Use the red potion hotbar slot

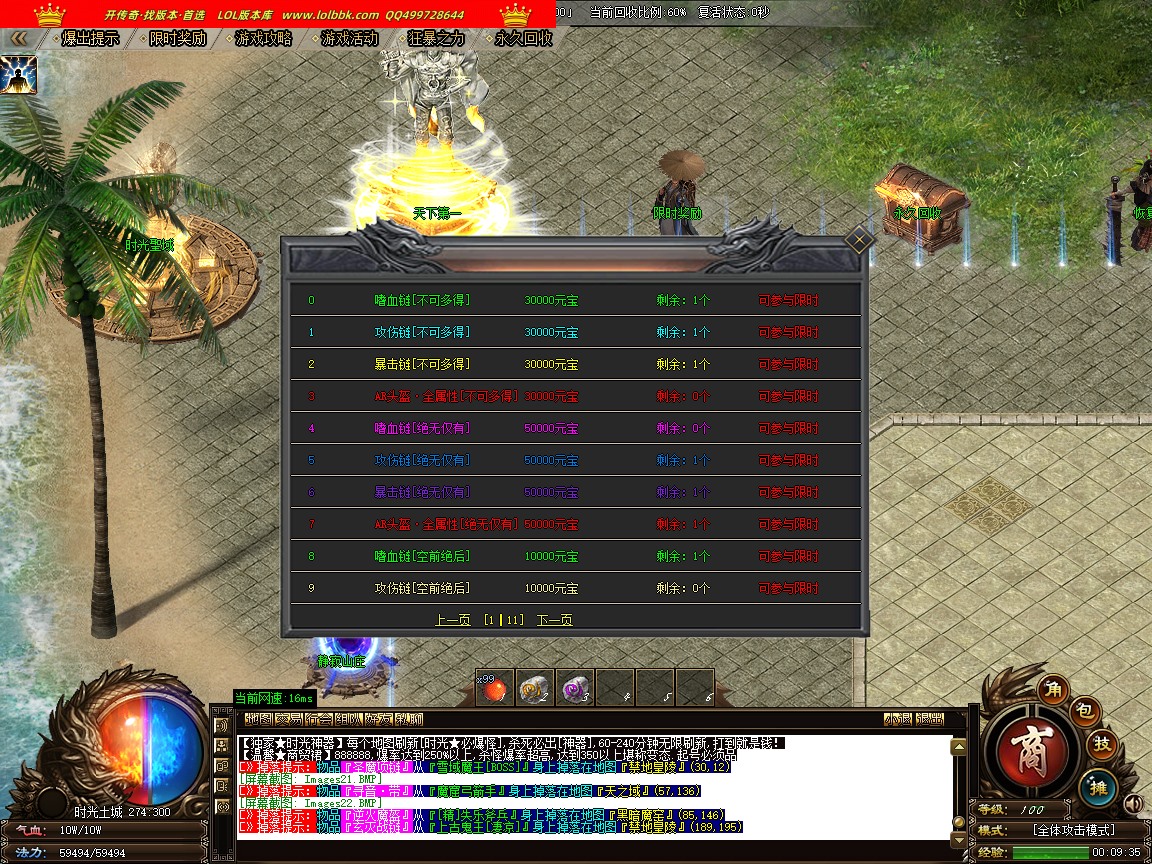[494, 687]
